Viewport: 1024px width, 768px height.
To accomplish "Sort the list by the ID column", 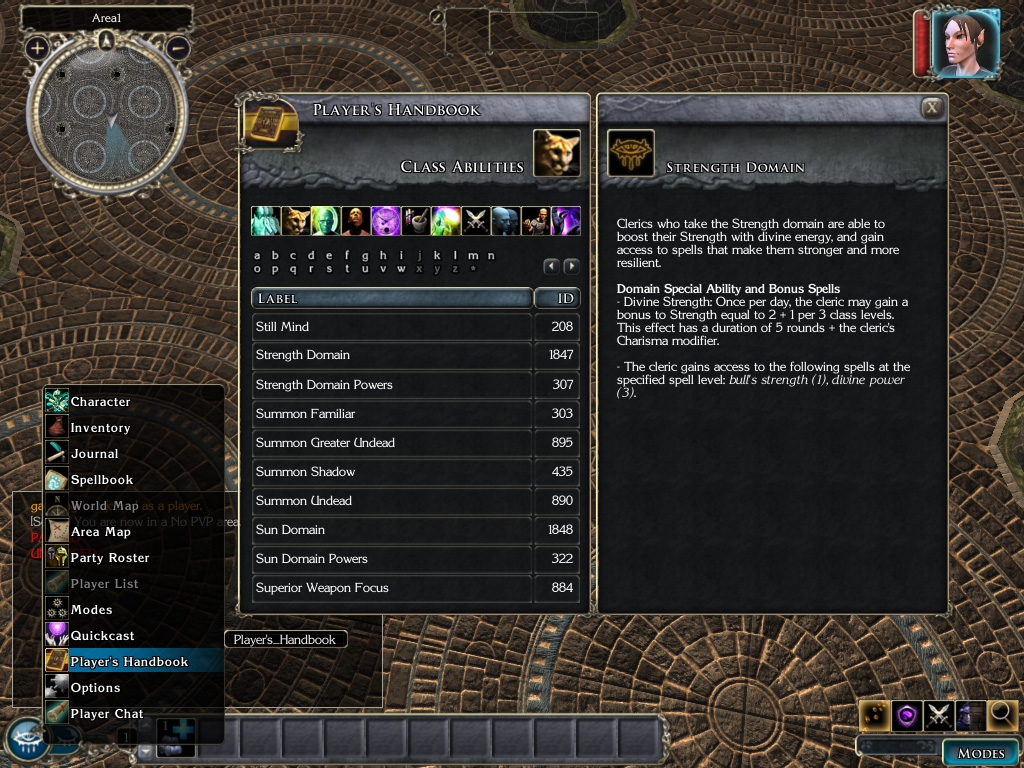I will click(557, 298).
